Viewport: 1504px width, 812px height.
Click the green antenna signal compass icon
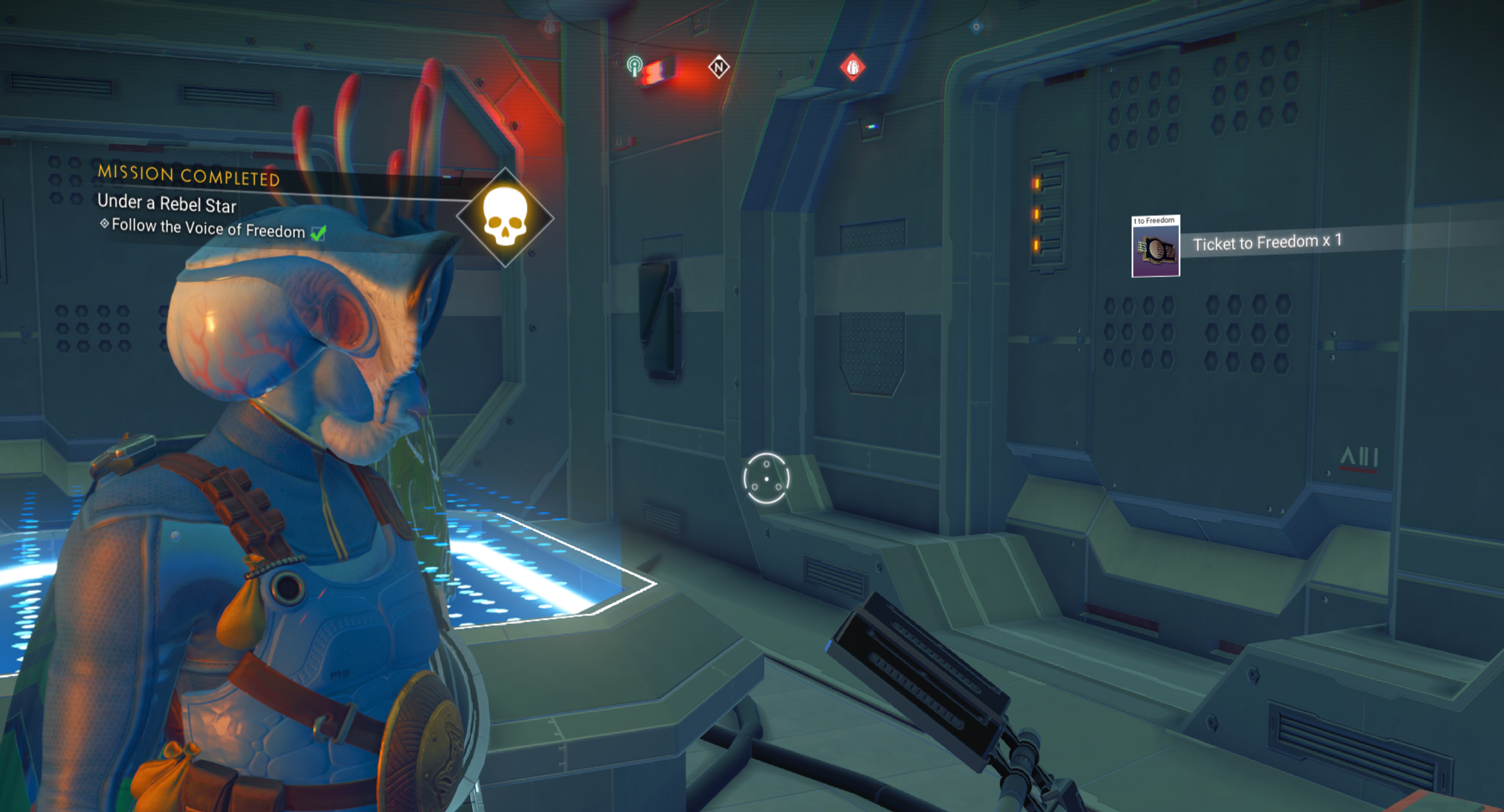(634, 65)
